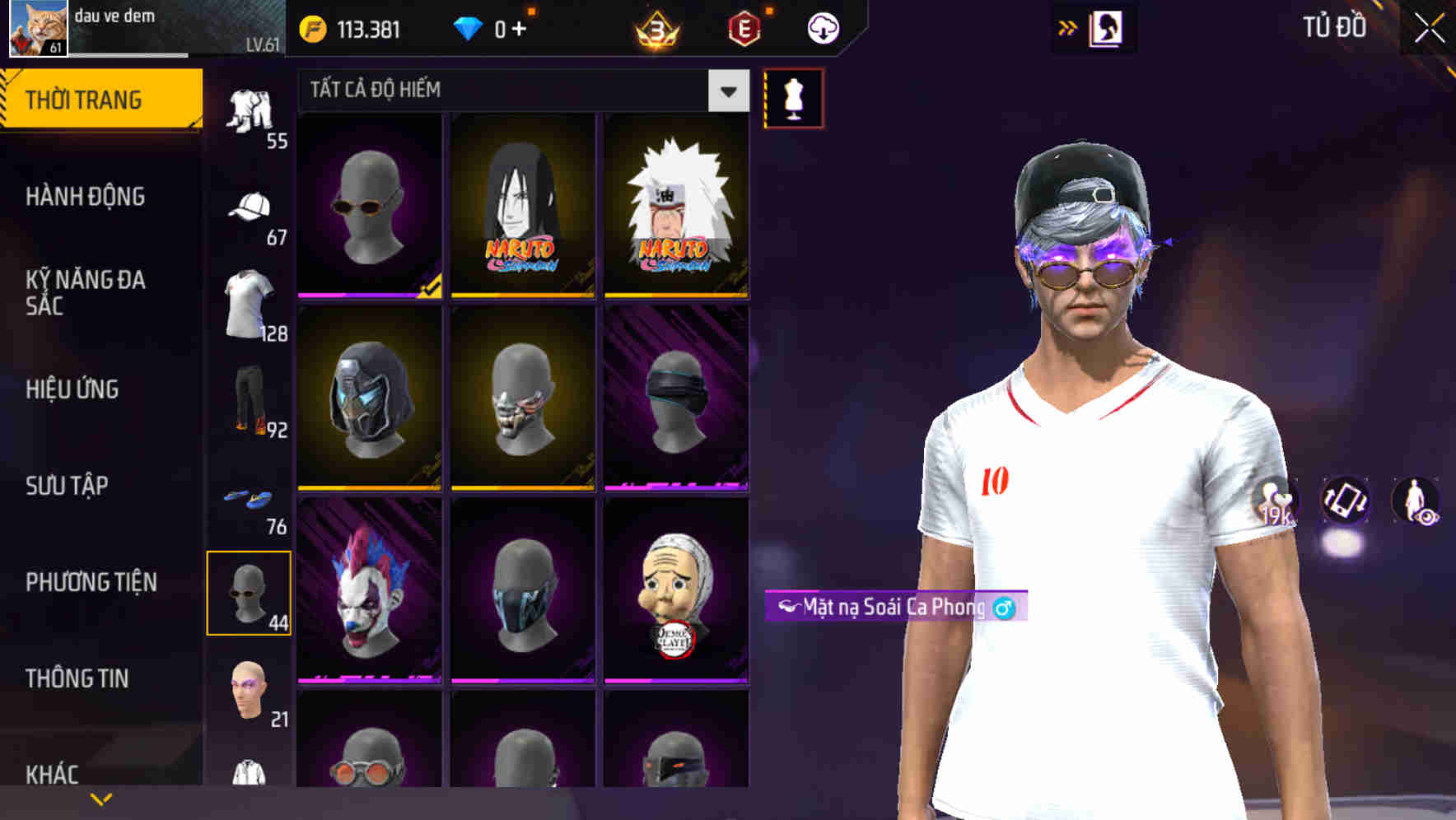The height and width of the screenshot is (820, 1456).
Task: Open the SƯU TẬP menu item
Action: pyautogui.click(x=68, y=486)
